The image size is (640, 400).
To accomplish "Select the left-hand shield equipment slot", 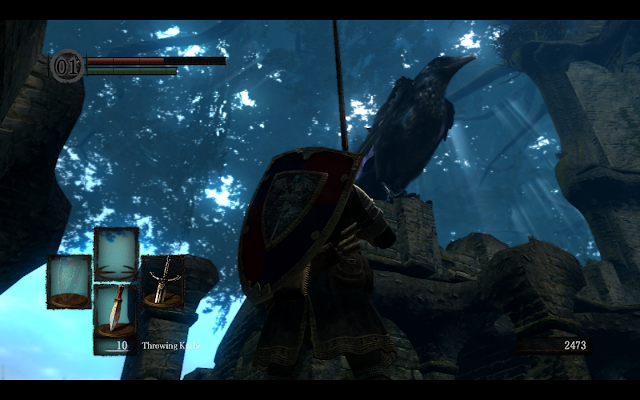I will (x=68, y=281).
